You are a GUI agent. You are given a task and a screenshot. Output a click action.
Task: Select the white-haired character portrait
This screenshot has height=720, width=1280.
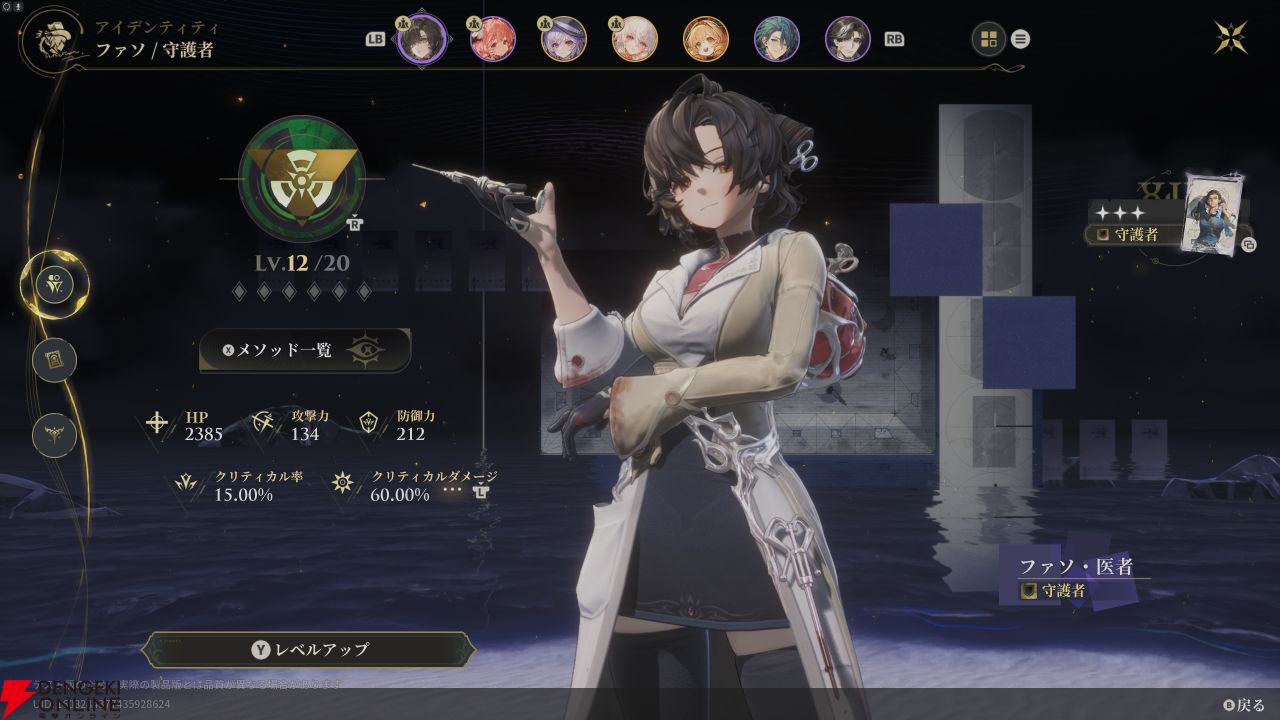pyautogui.click(x=635, y=39)
